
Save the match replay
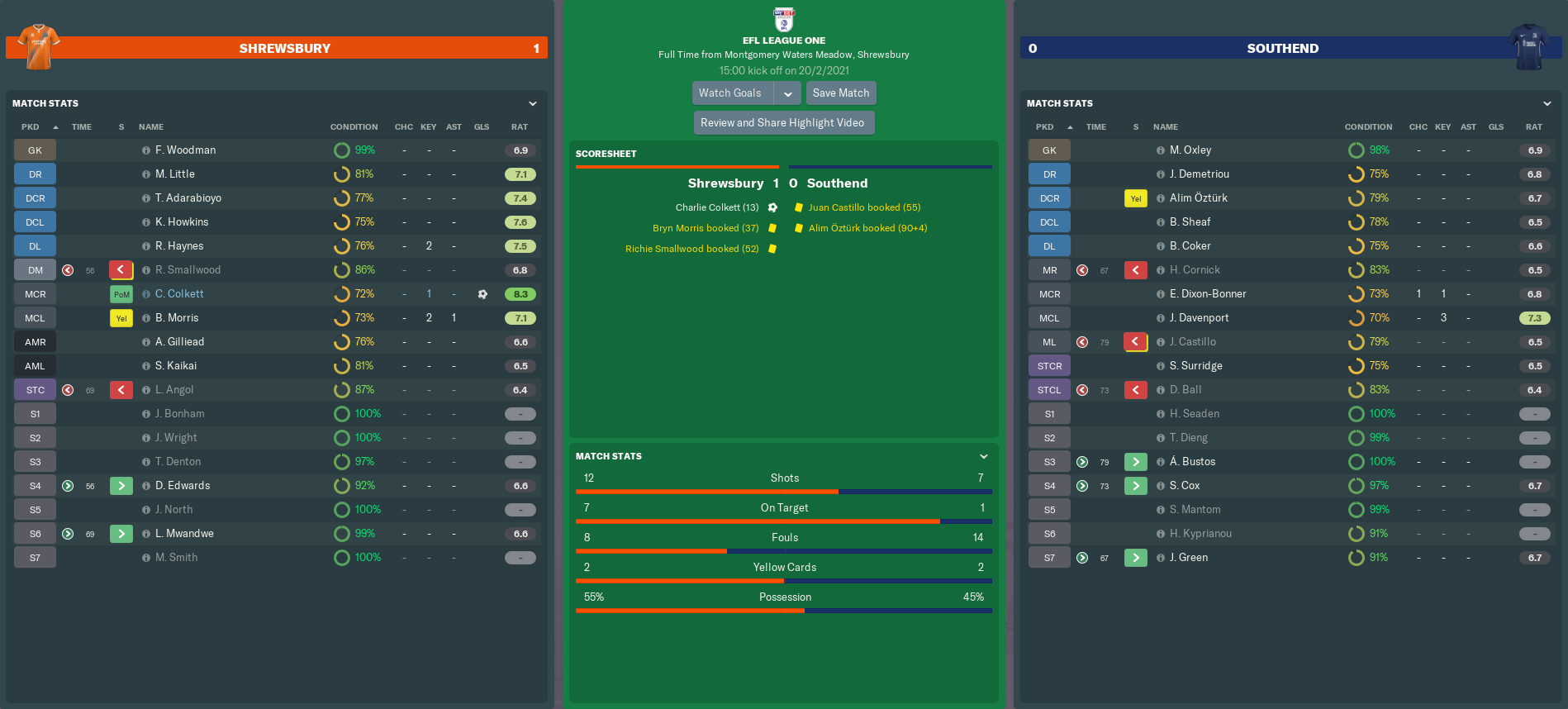tap(840, 93)
